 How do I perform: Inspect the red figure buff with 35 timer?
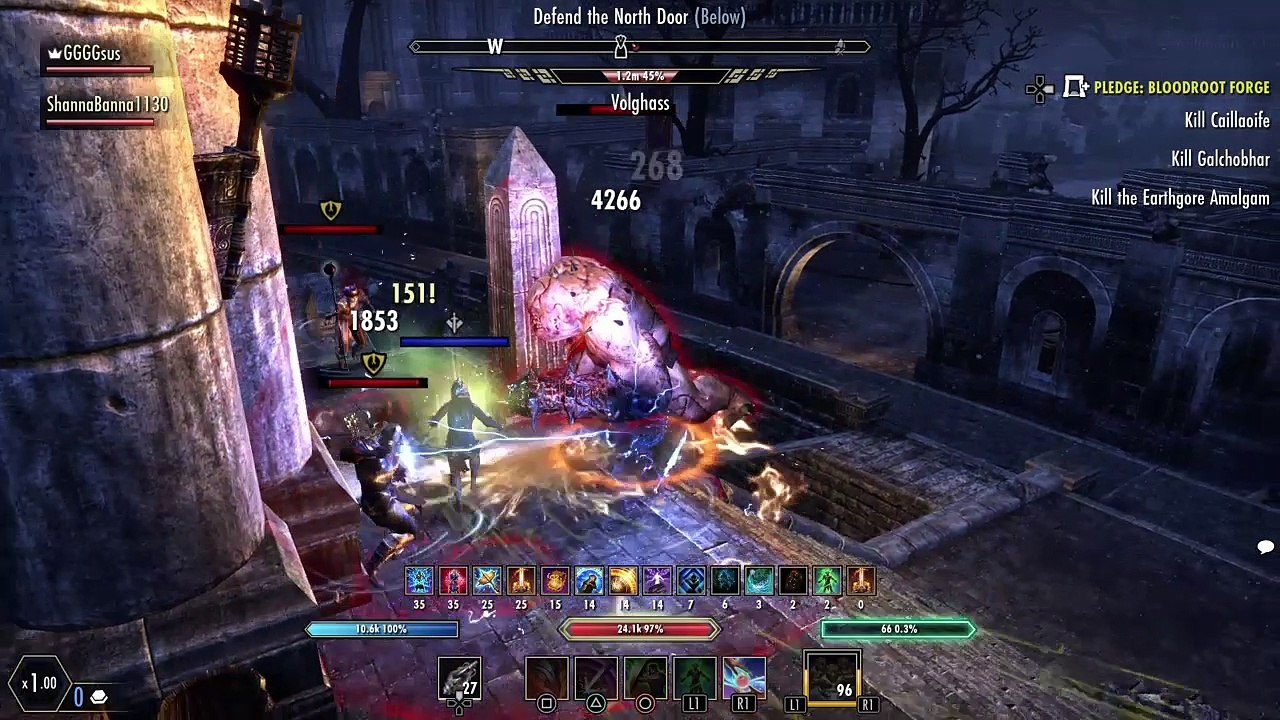453,581
